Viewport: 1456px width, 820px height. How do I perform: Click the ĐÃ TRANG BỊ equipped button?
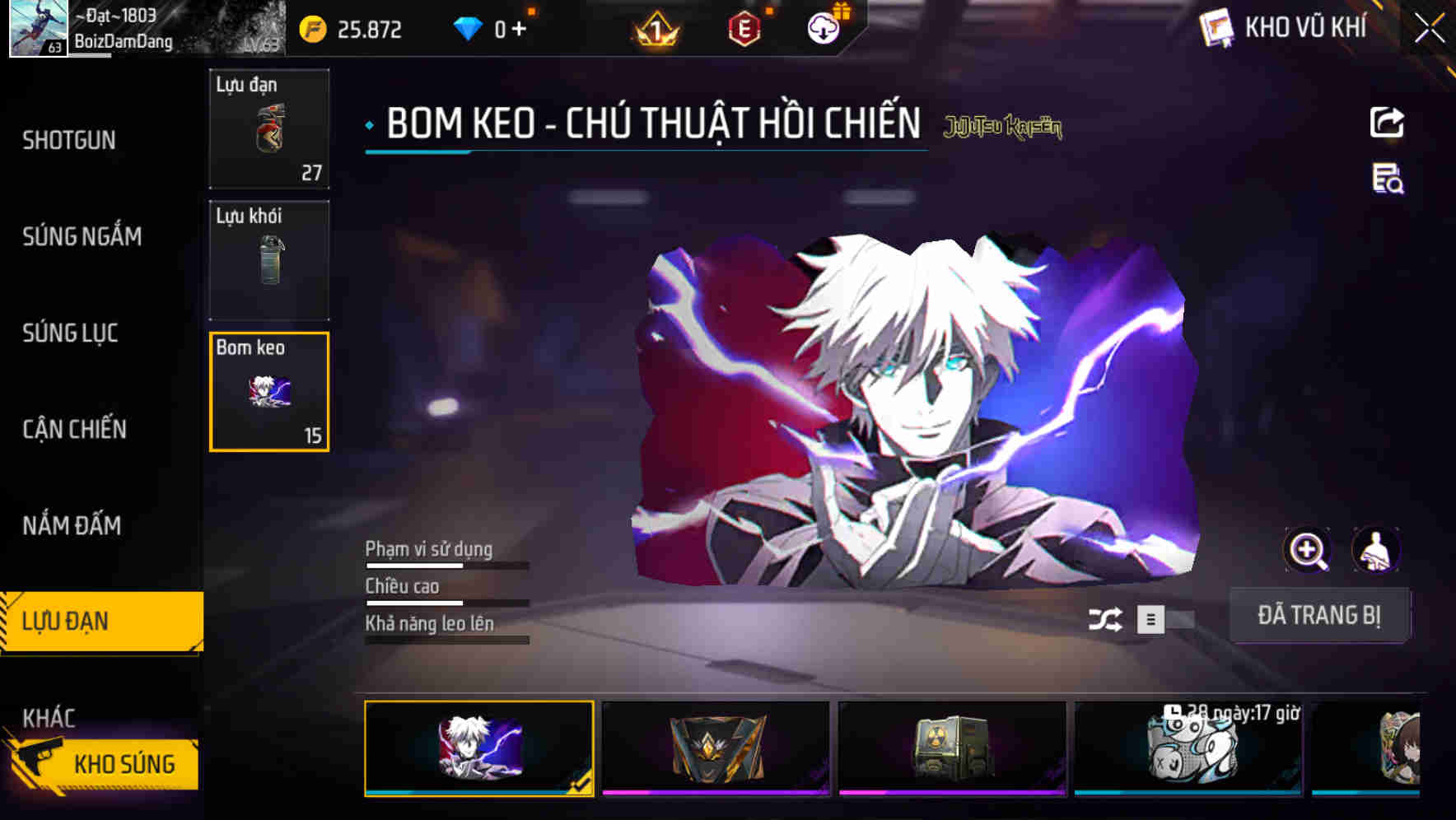click(x=1320, y=615)
